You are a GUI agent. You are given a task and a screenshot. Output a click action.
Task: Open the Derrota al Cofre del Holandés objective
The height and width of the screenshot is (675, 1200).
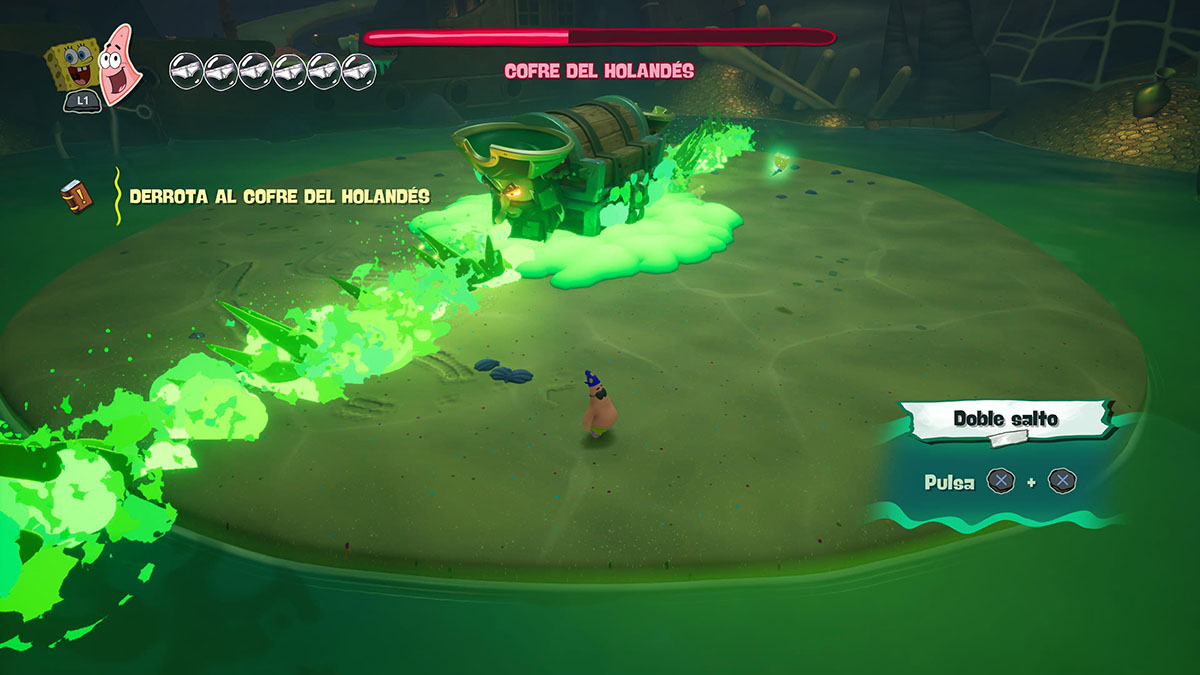click(x=279, y=197)
